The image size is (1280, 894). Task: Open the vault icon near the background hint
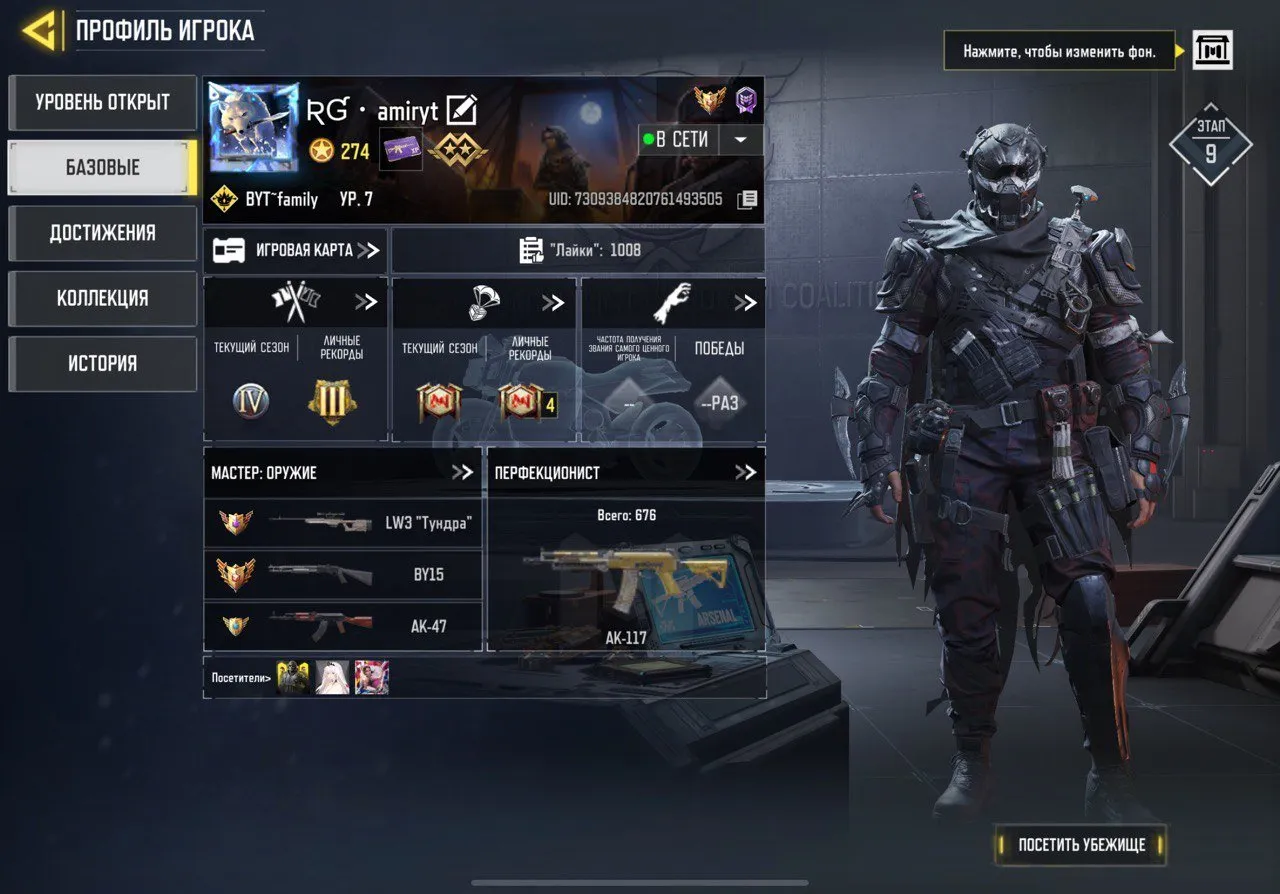pos(1212,49)
